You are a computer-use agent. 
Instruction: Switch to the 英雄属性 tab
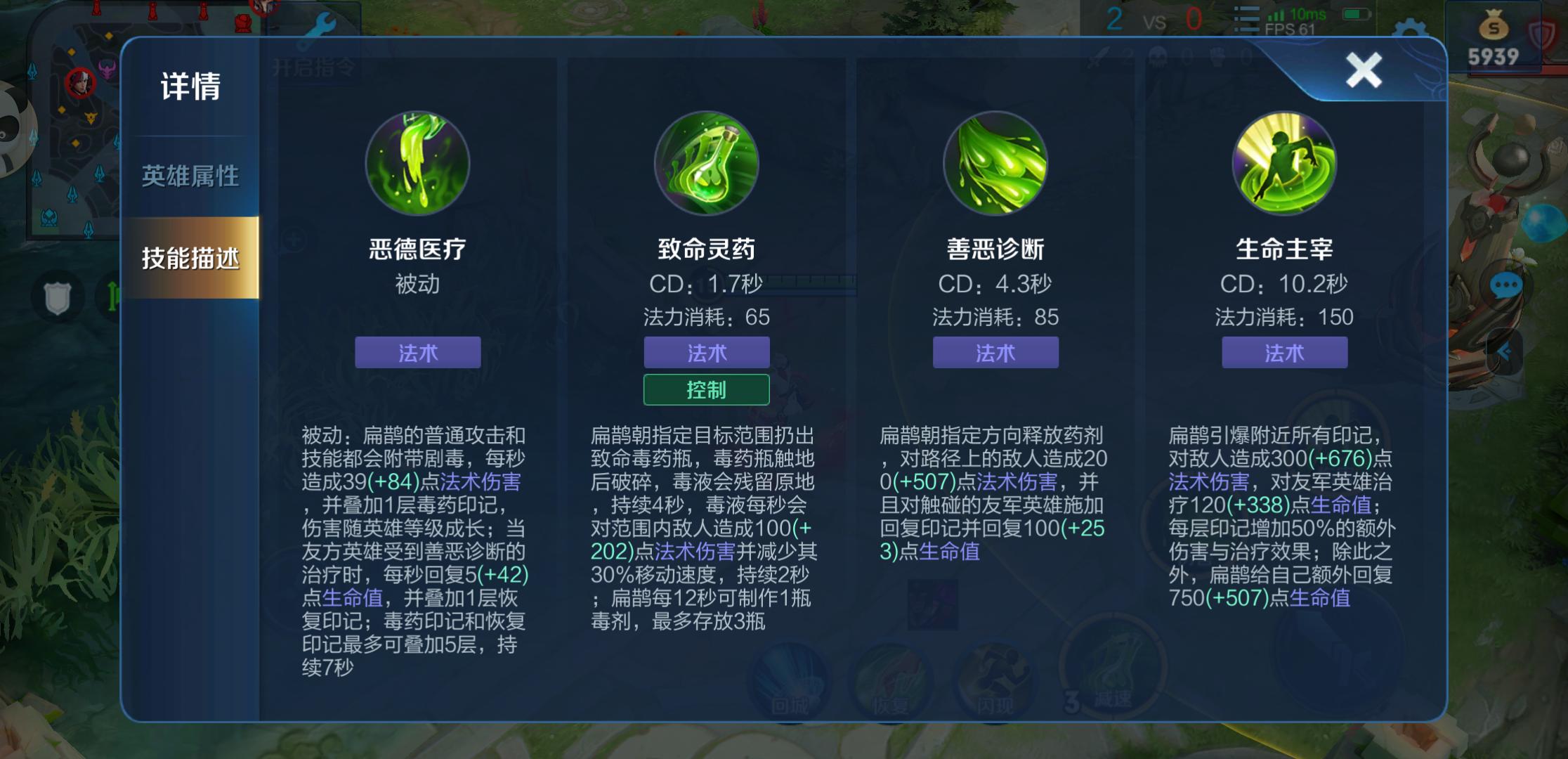click(190, 176)
